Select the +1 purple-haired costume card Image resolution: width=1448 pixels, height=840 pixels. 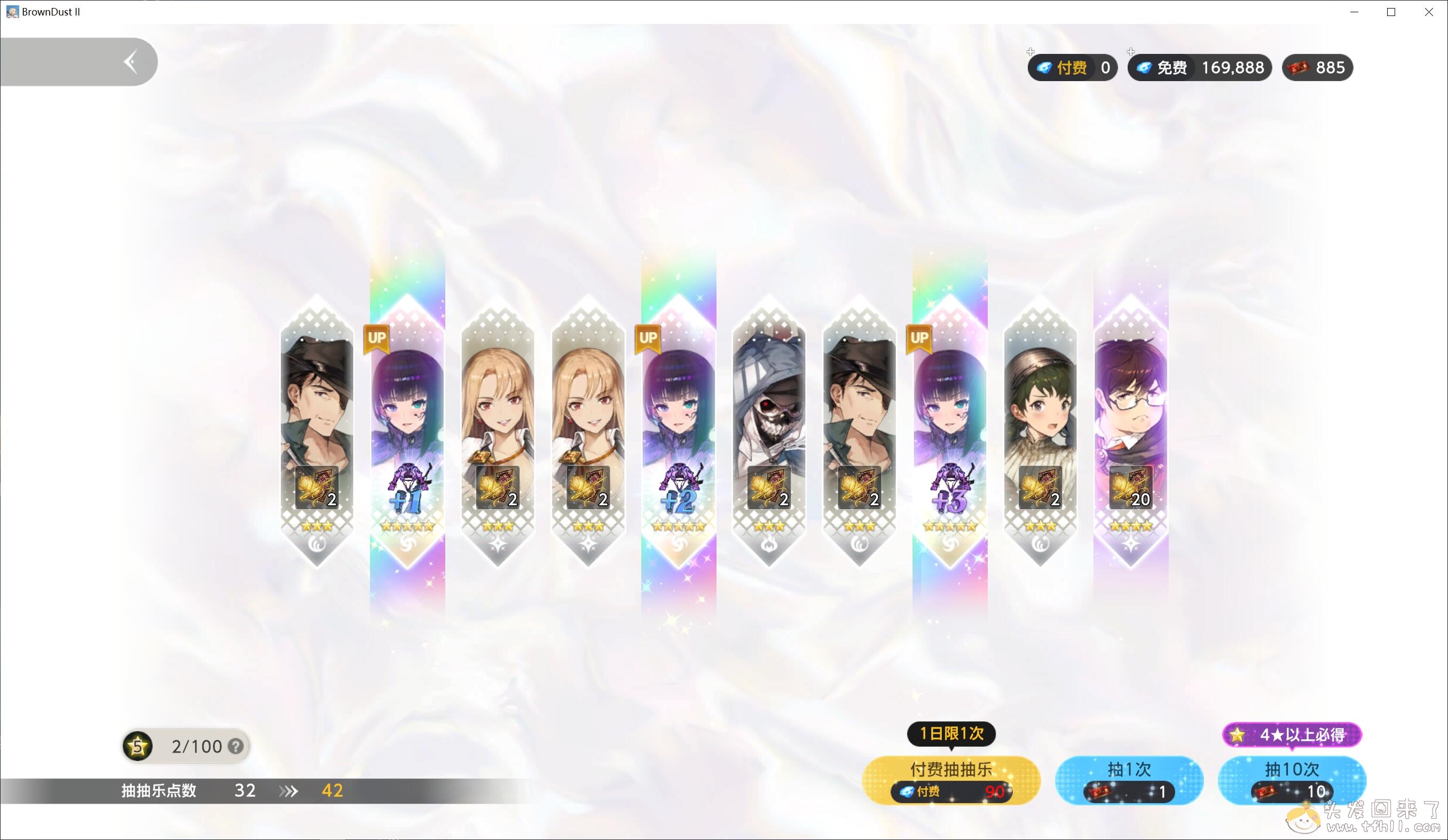click(x=407, y=431)
